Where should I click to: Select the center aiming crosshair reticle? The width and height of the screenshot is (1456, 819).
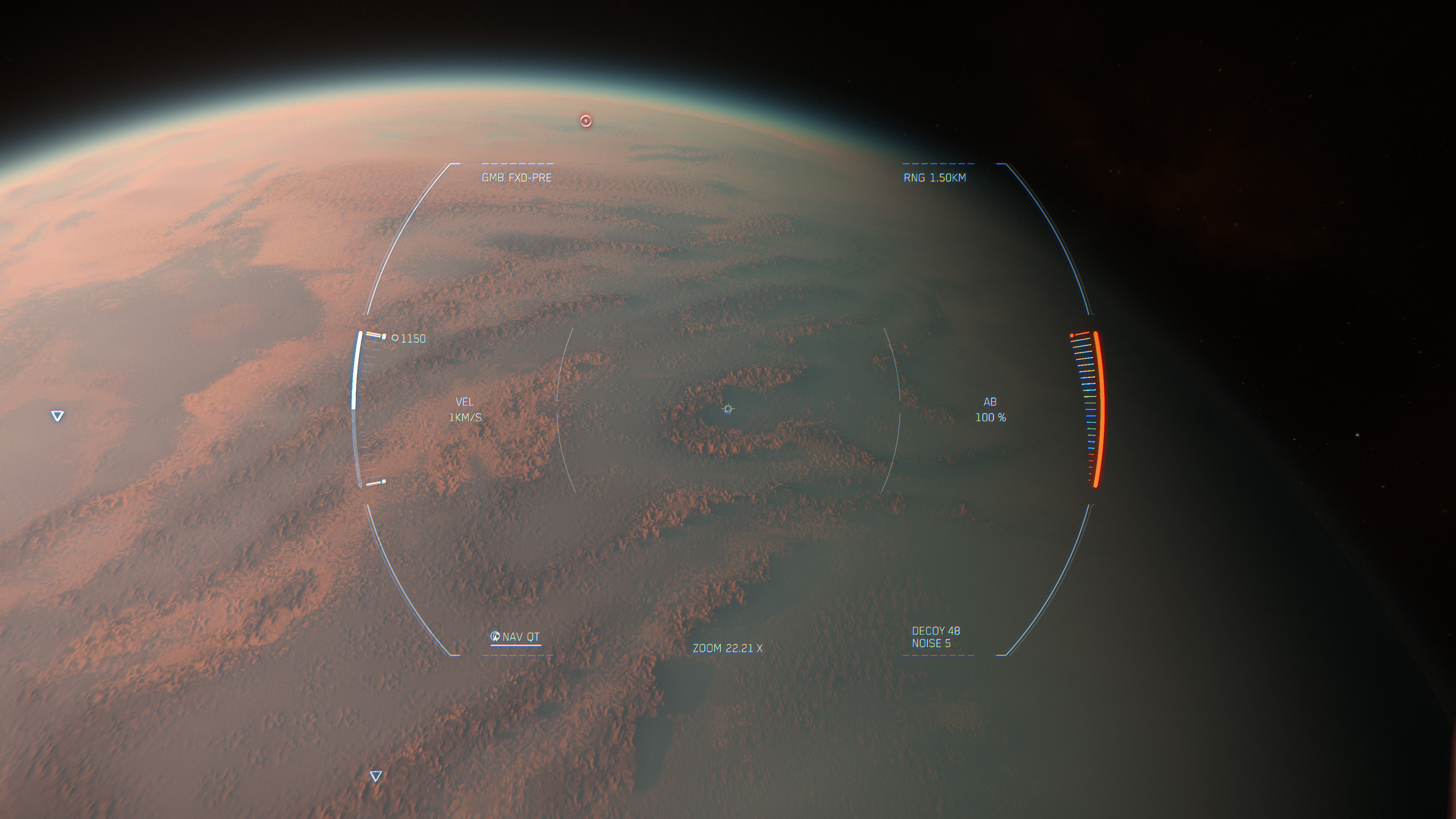pos(728,409)
